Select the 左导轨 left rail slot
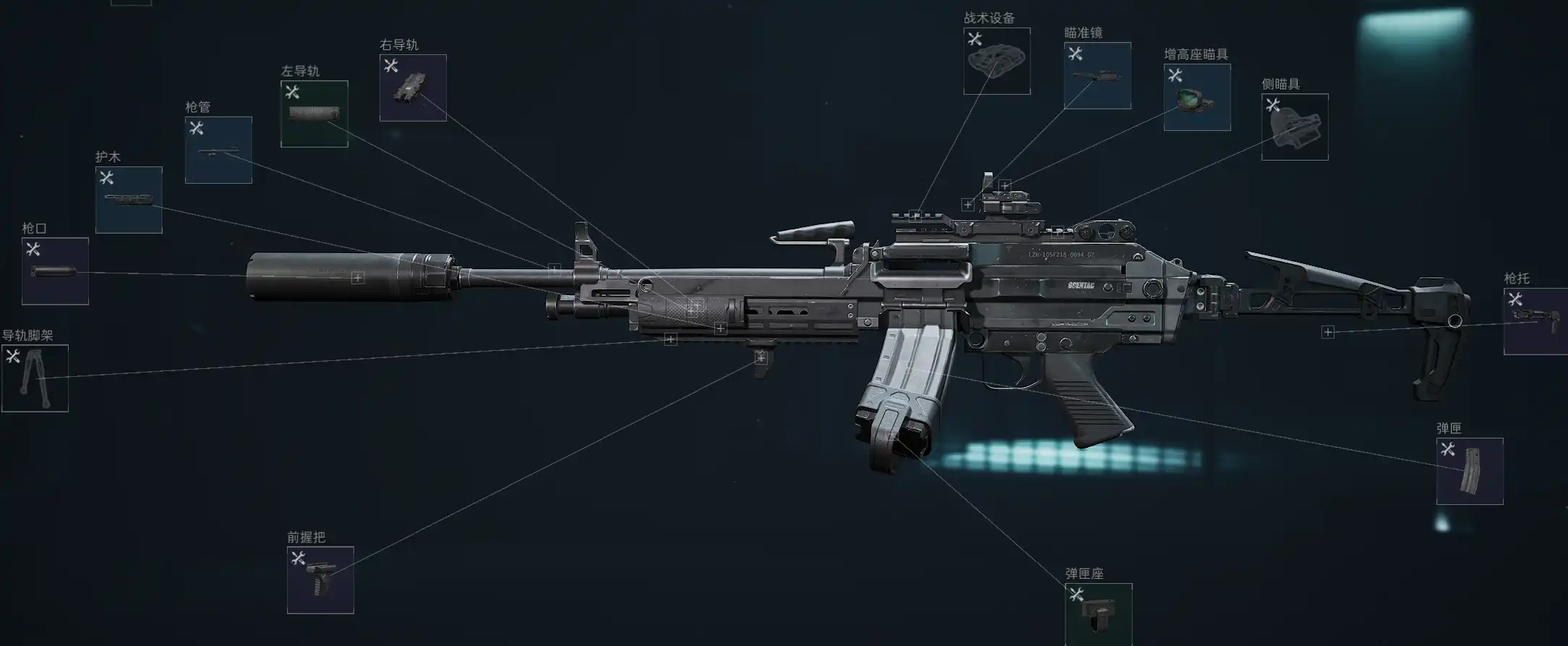Image resolution: width=1568 pixels, height=646 pixels. click(x=314, y=114)
